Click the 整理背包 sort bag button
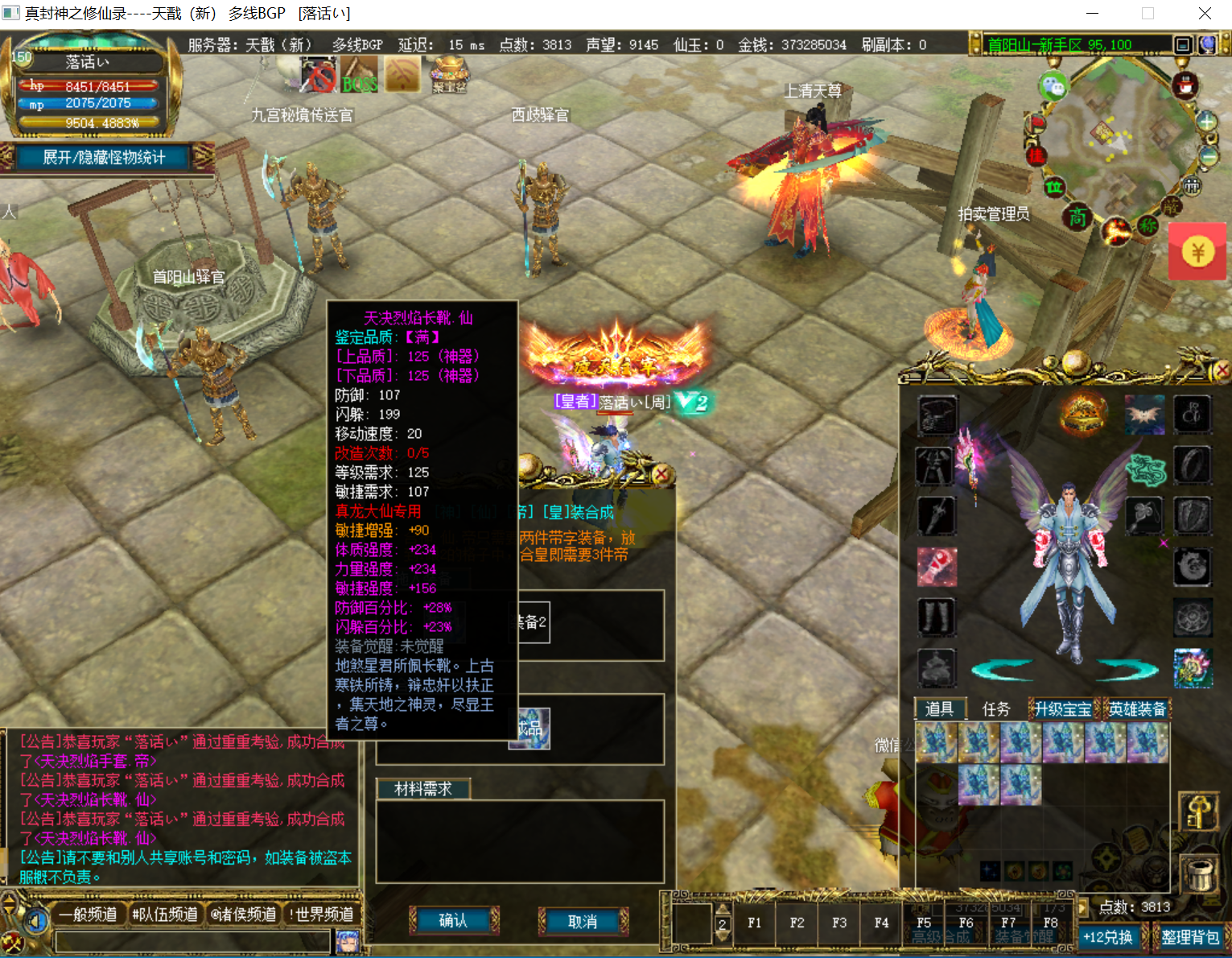The width and height of the screenshot is (1232, 958). (x=1190, y=937)
